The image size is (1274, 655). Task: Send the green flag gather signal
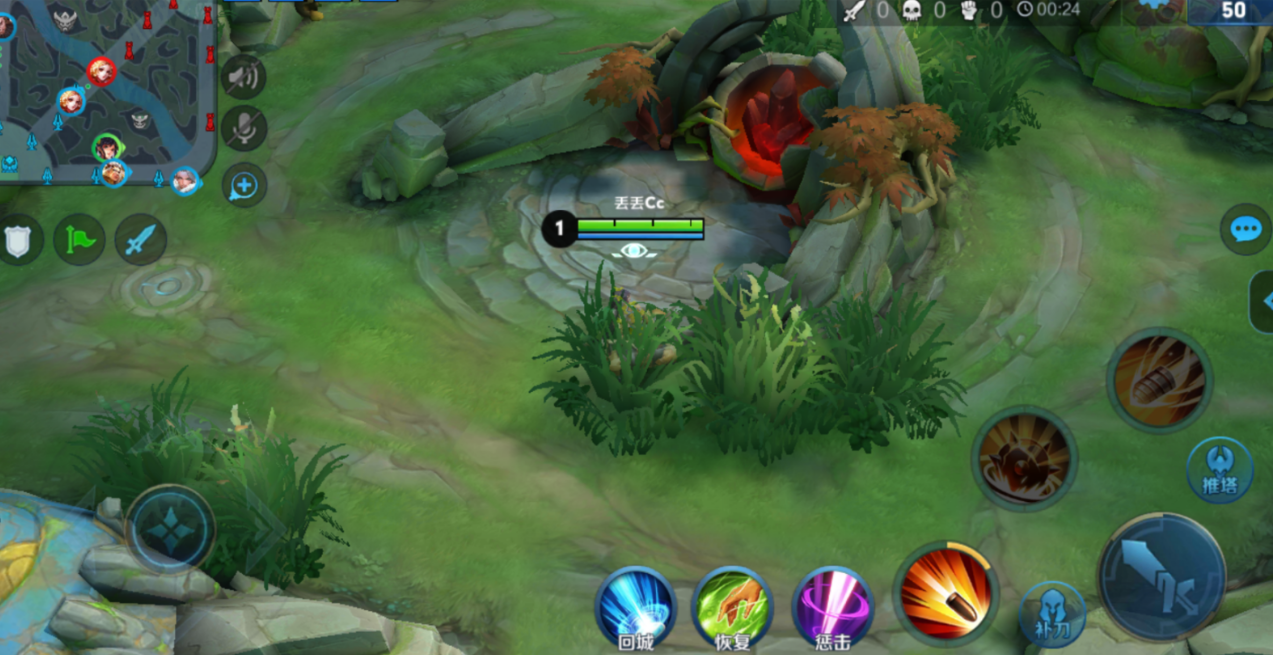click(80, 240)
